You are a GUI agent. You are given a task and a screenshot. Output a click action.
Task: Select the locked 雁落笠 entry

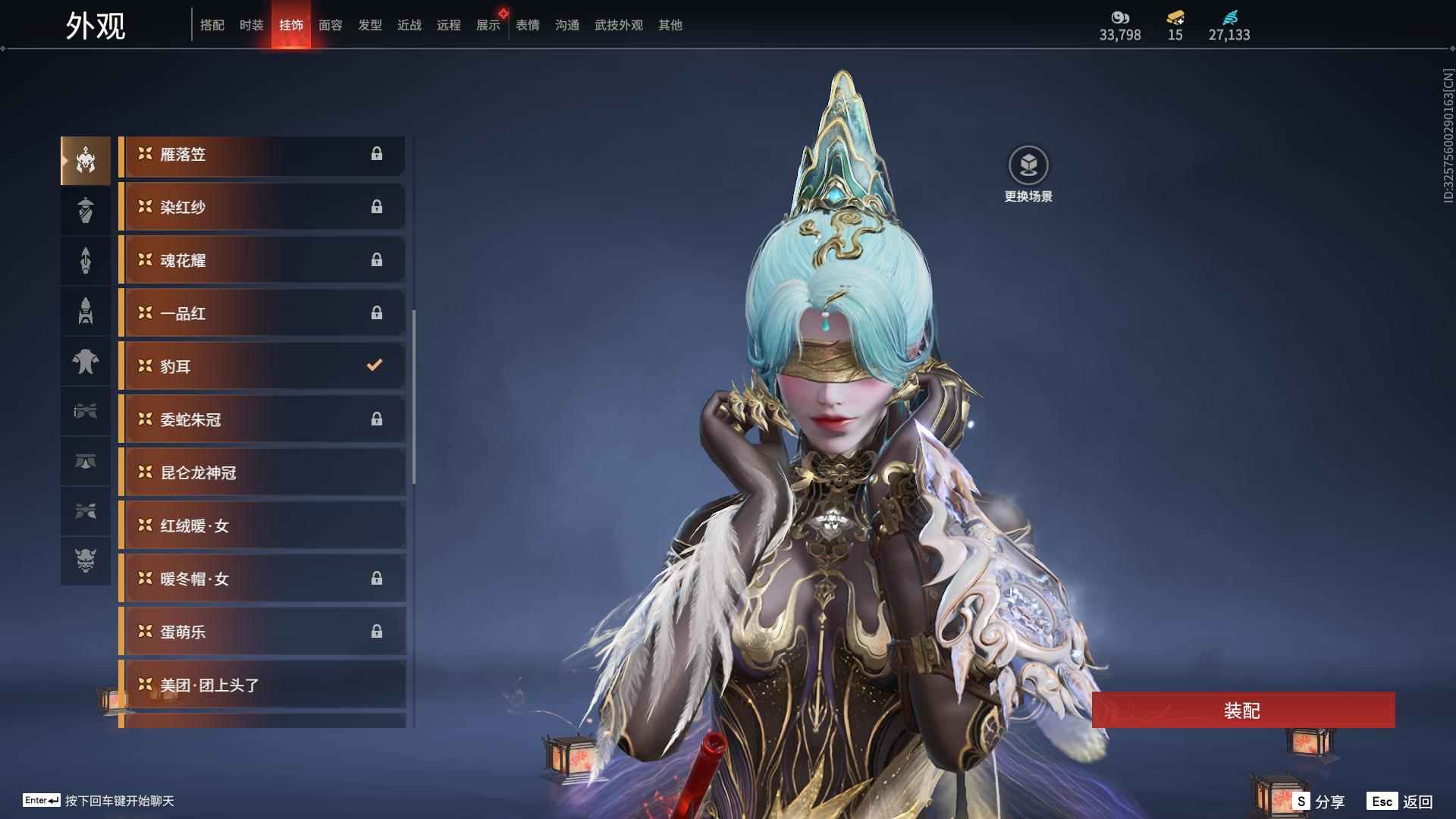click(262, 155)
